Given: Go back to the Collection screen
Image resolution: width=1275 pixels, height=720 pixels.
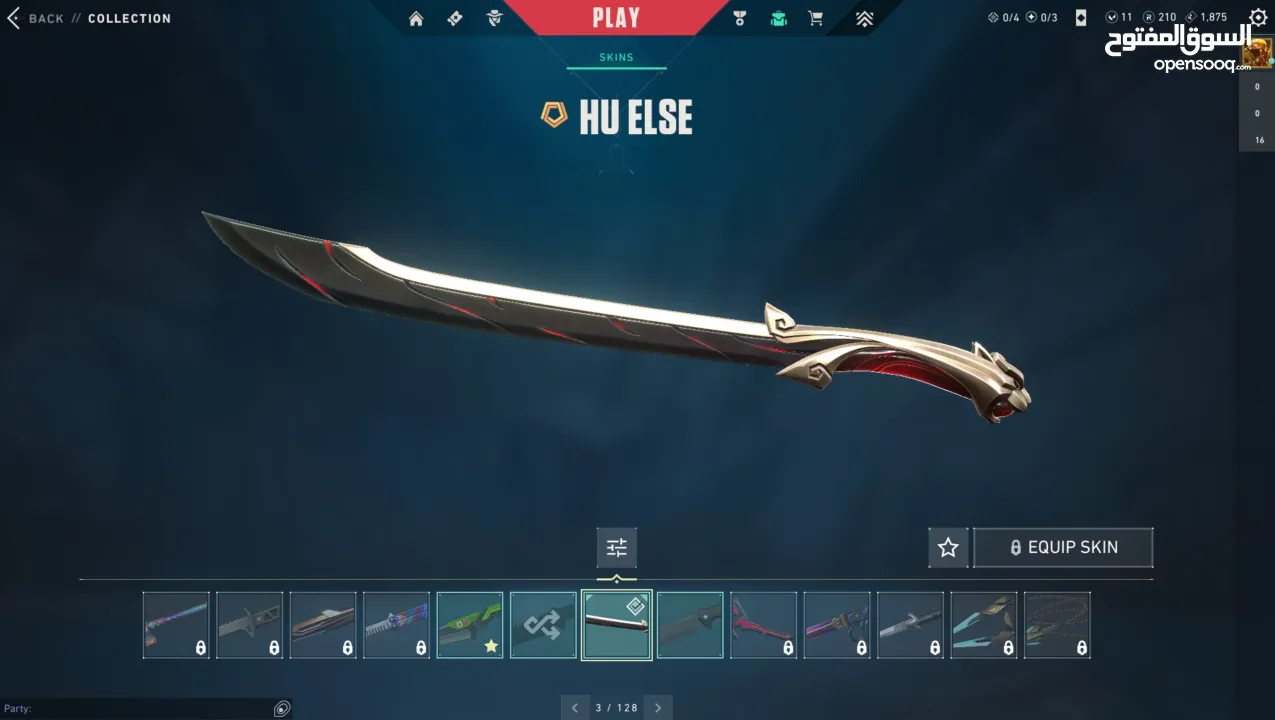Looking at the screenshot, I should (x=40, y=18).
